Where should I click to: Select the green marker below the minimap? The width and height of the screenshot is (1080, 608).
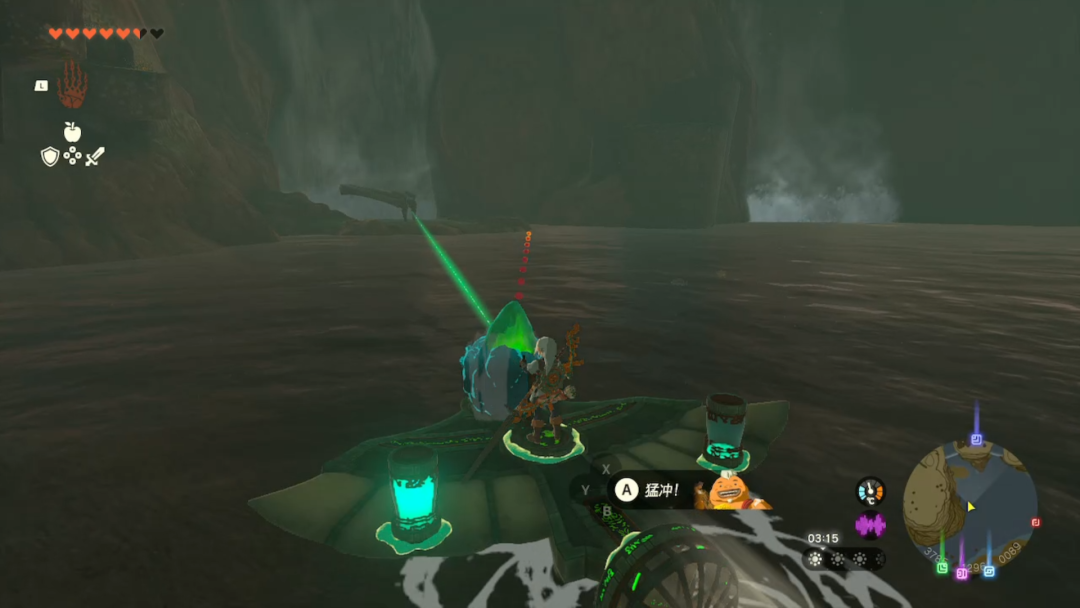tap(942, 568)
